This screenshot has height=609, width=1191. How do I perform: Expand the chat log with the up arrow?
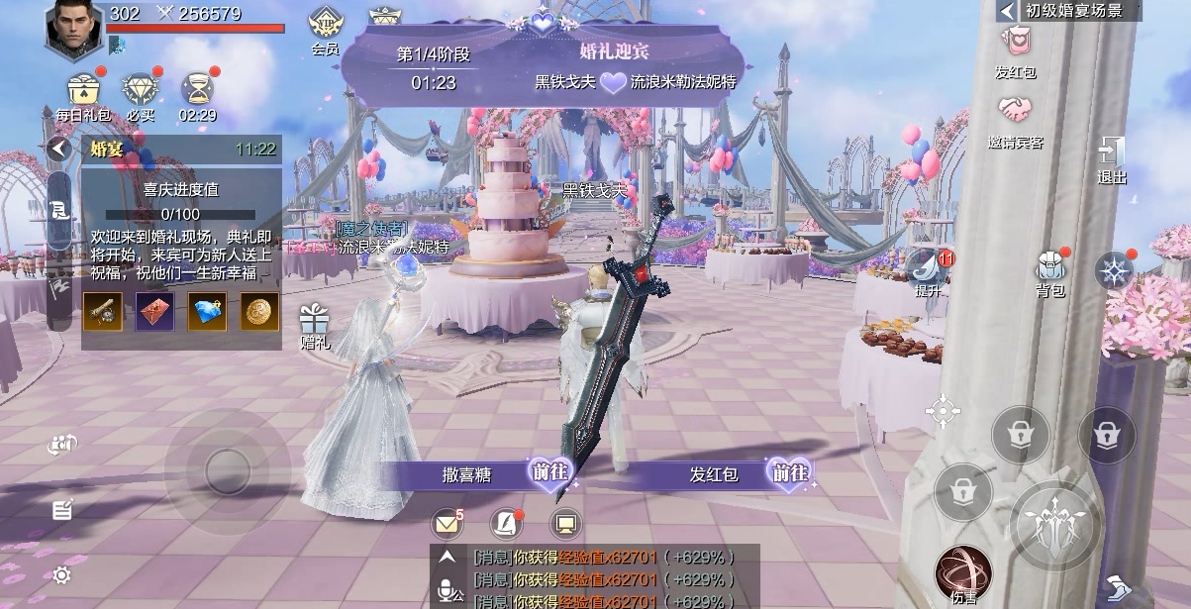[x=447, y=557]
